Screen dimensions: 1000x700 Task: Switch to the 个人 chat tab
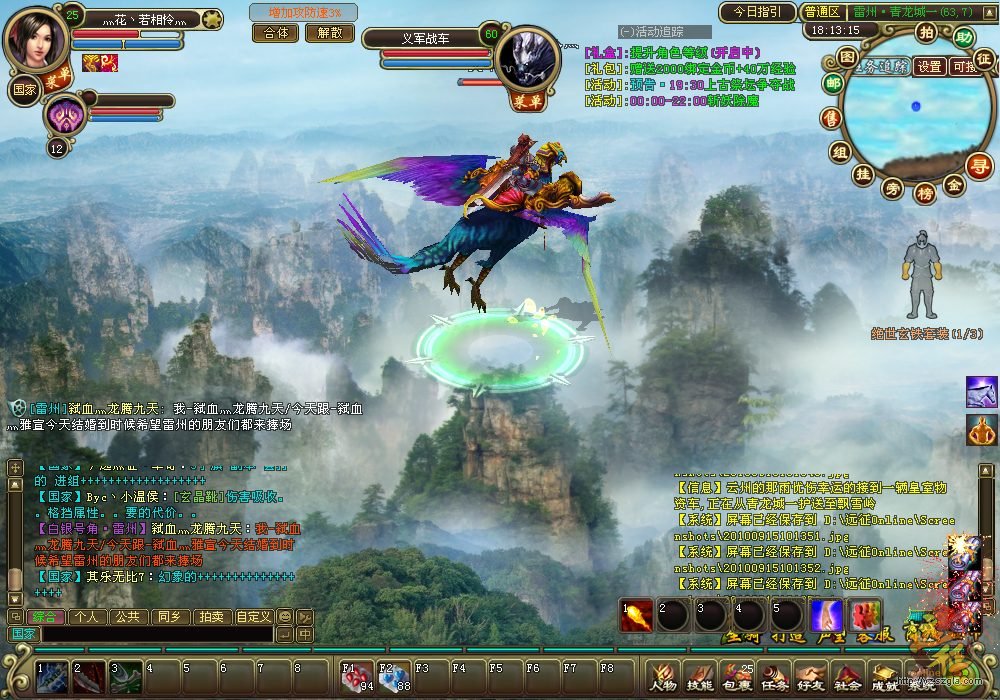86,617
